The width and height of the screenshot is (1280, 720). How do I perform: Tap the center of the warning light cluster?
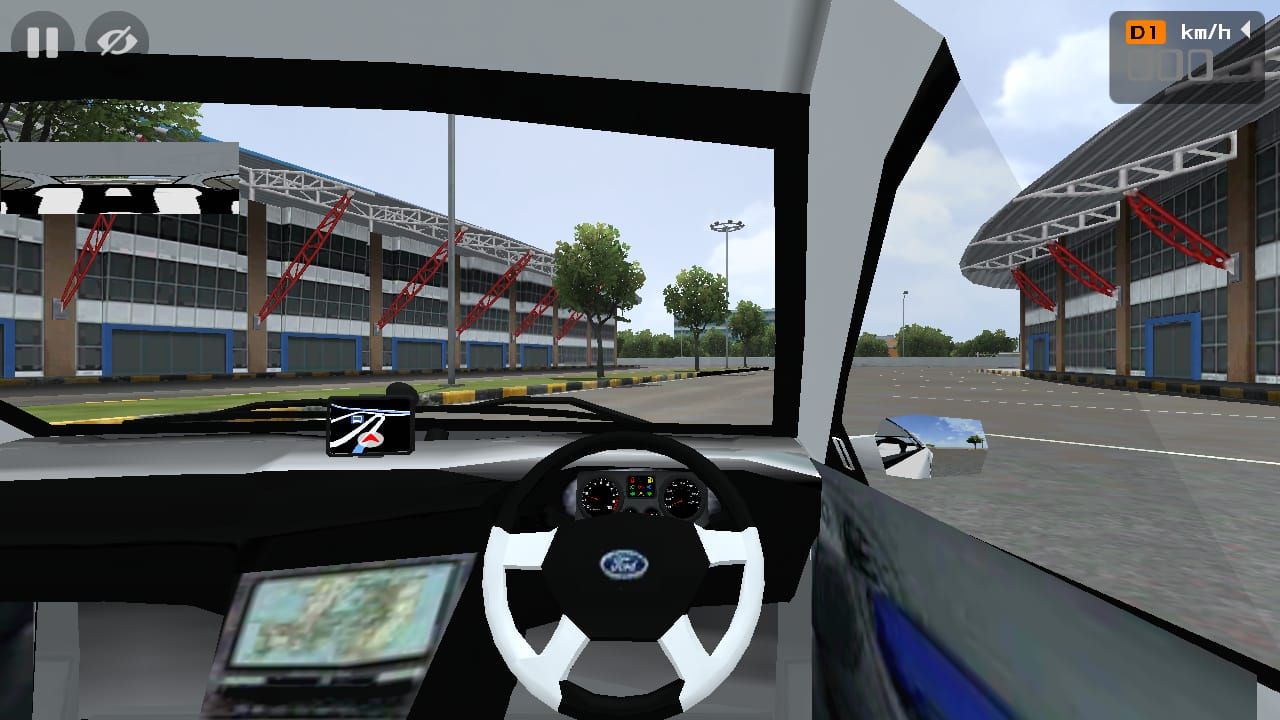point(641,486)
